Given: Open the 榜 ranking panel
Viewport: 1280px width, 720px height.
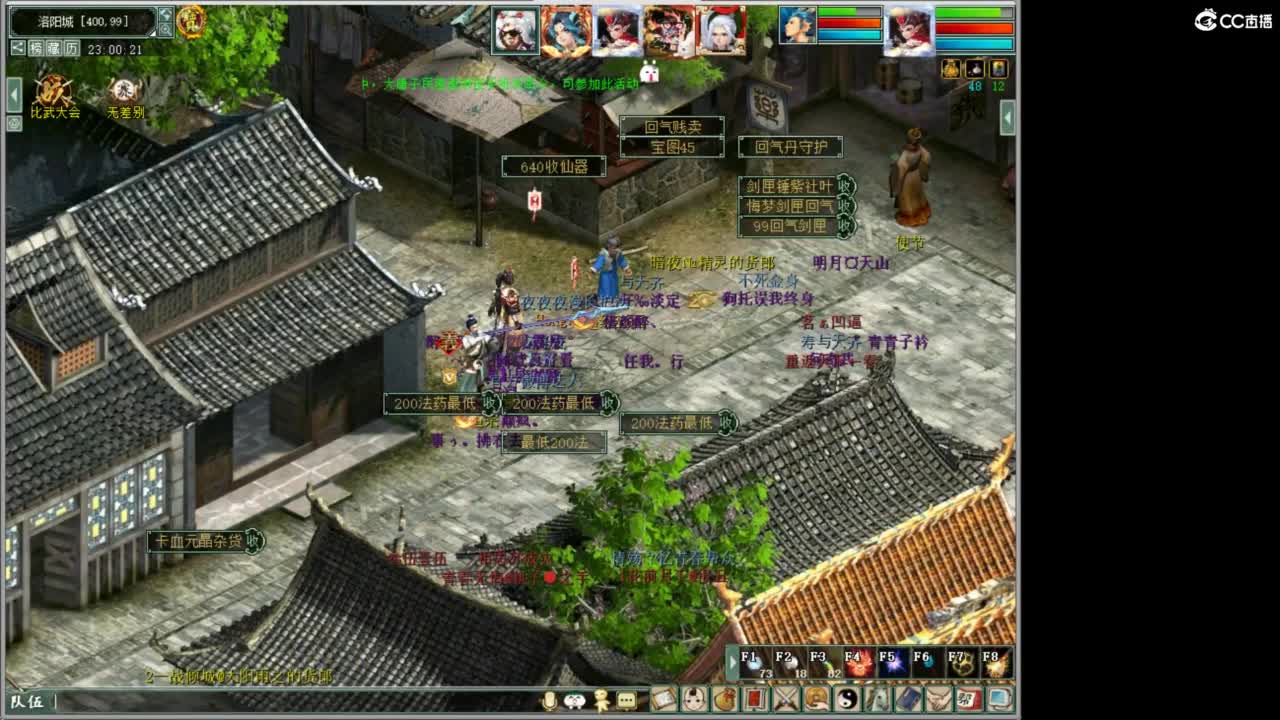Looking at the screenshot, I should tap(38, 48).
